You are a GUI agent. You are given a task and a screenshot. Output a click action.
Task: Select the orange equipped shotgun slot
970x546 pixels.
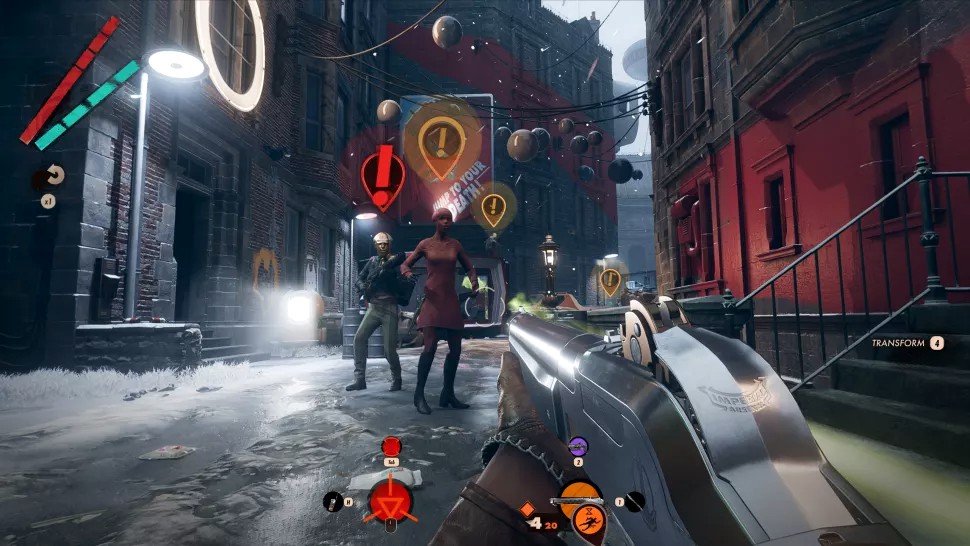[579, 494]
